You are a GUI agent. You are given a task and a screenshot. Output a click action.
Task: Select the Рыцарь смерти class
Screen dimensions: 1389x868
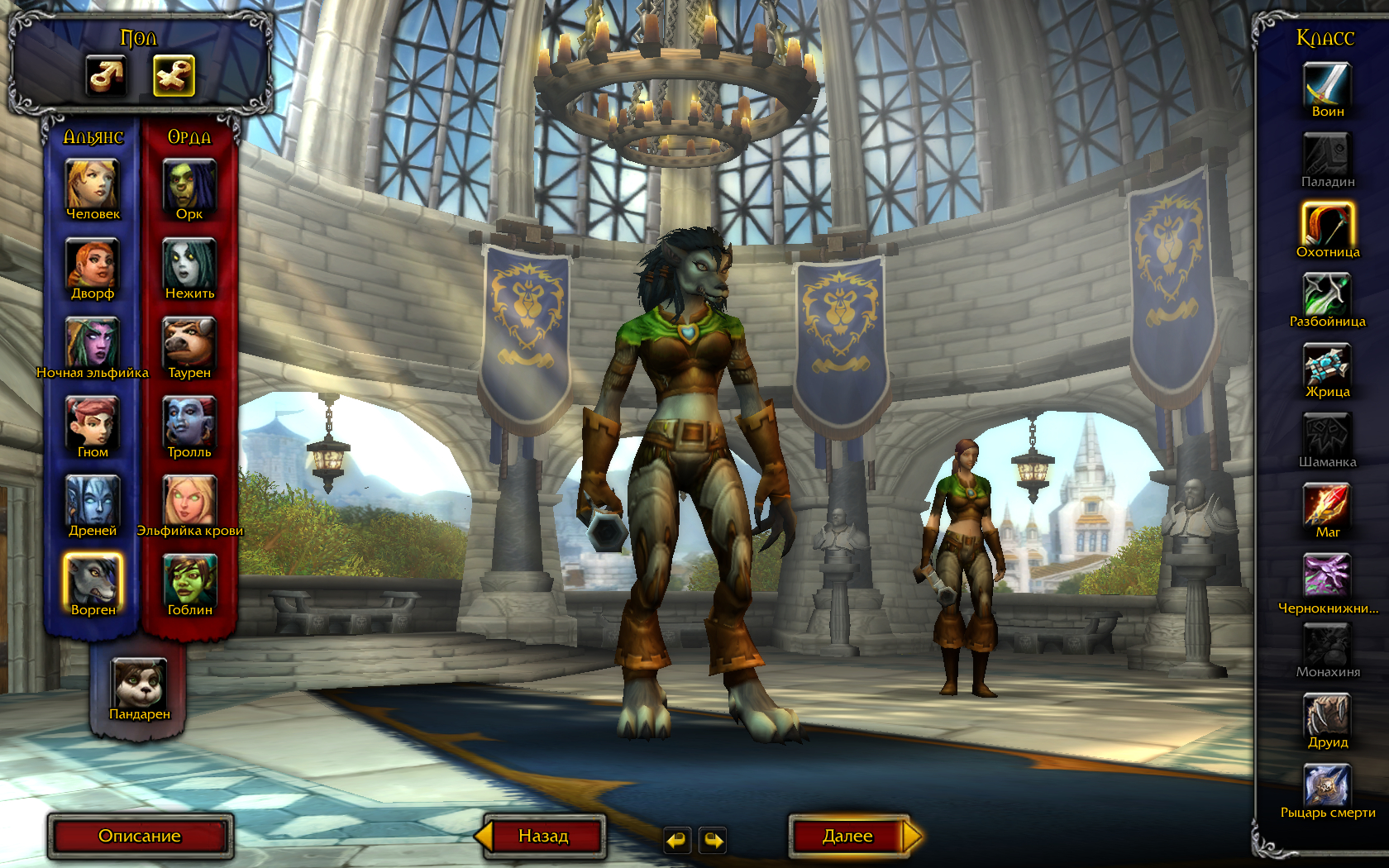[1327, 785]
